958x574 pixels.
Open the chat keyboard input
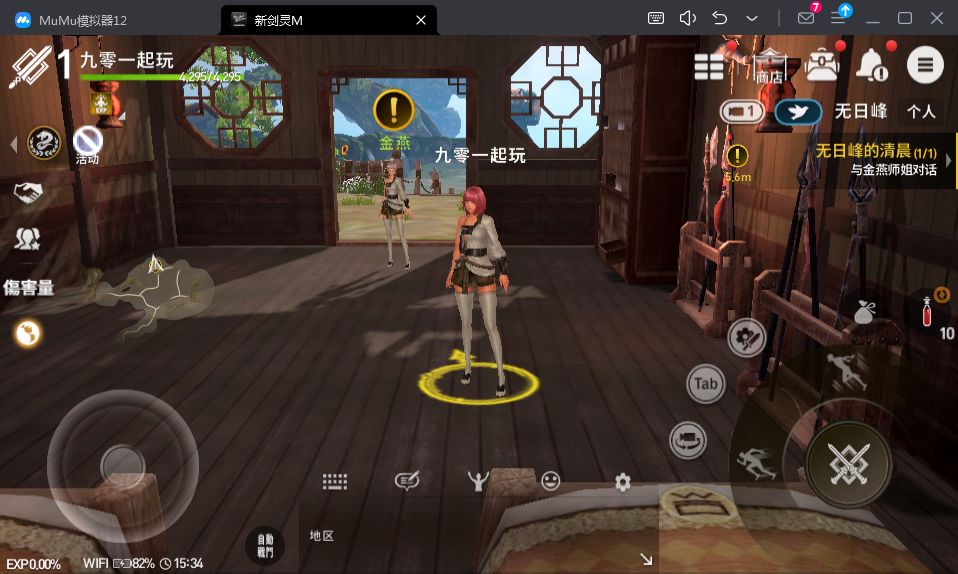335,482
